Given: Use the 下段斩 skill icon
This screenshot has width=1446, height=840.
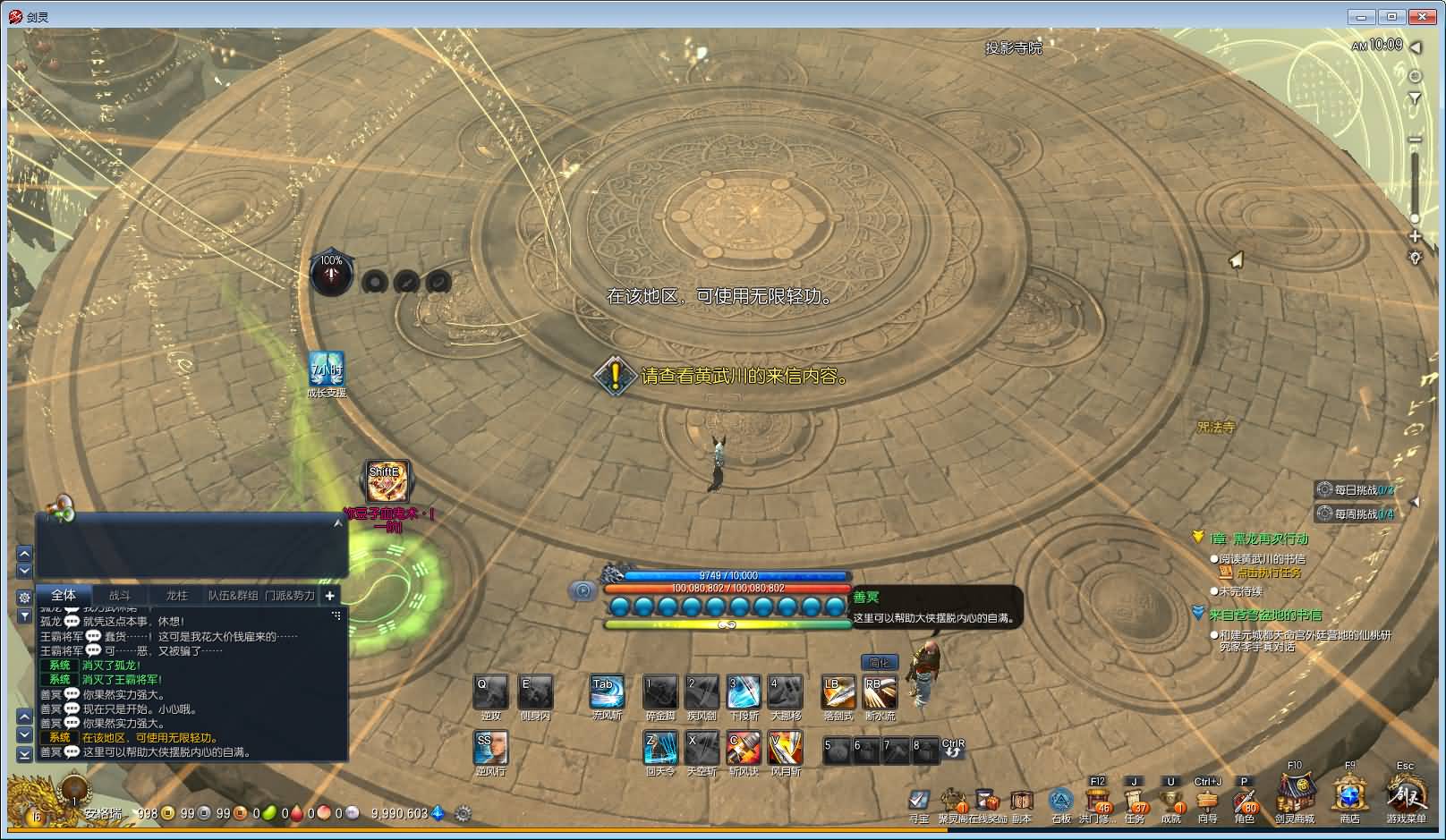Looking at the screenshot, I should tap(744, 692).
